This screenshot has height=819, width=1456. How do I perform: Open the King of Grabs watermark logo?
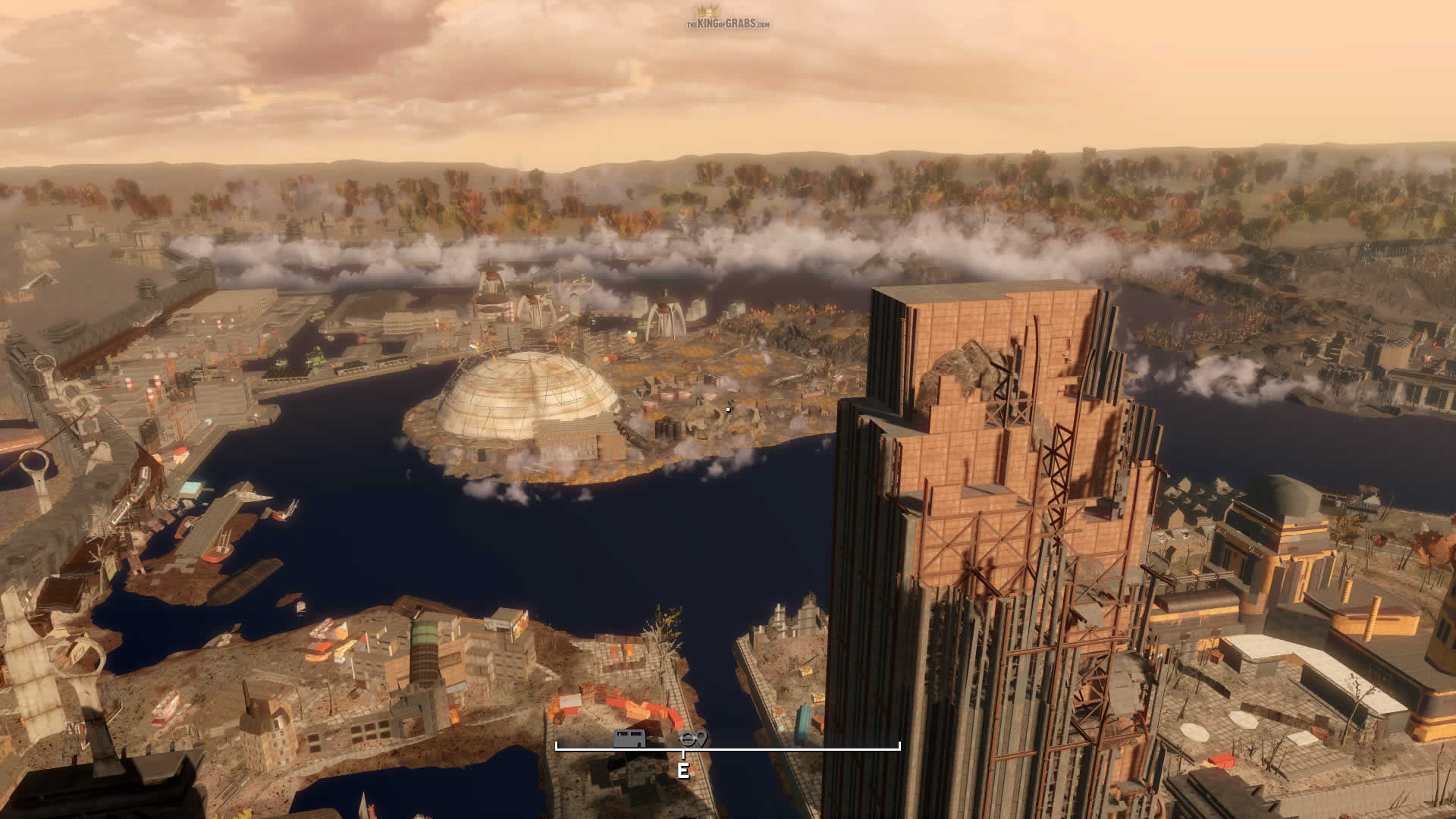pos(727,18)
